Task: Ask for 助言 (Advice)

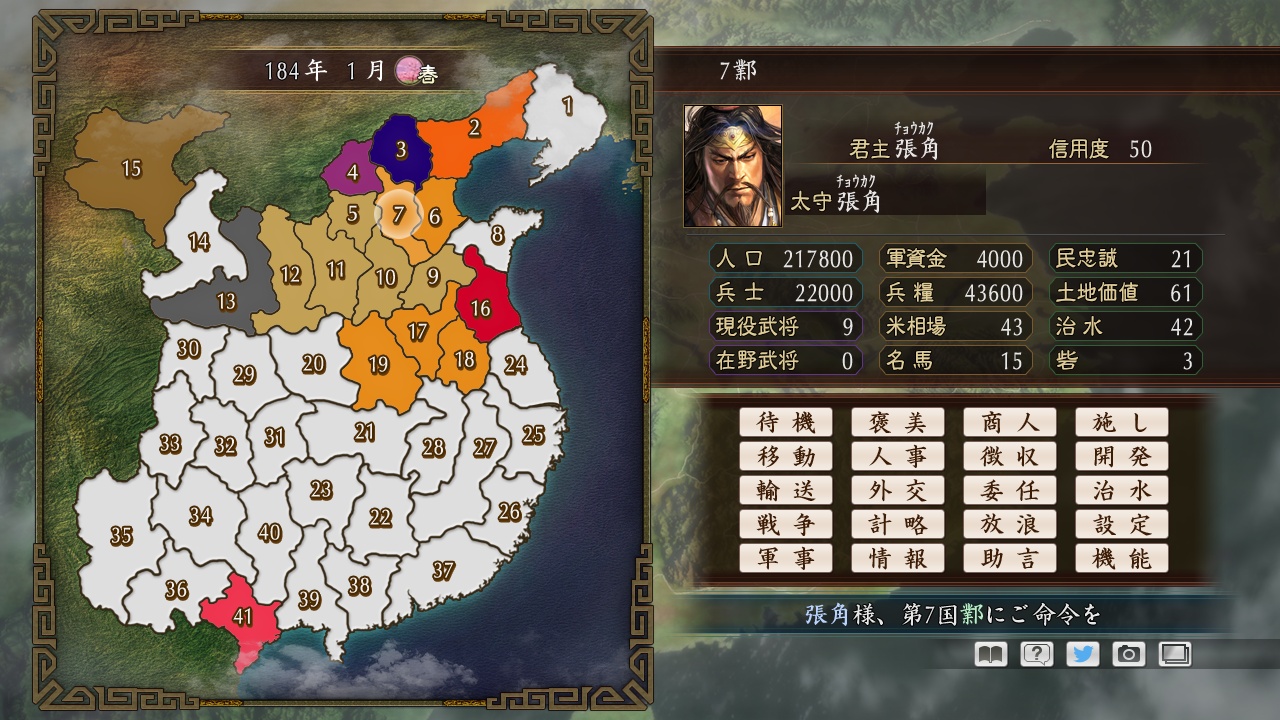Action: point(1010,558)
